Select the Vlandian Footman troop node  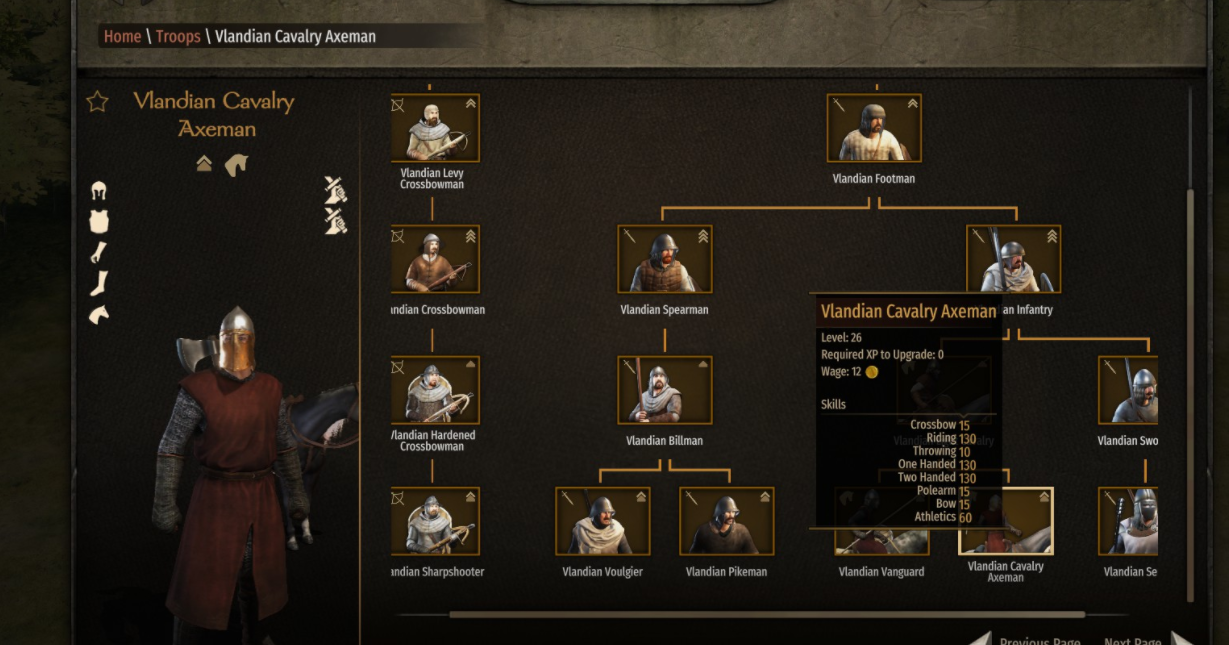pos(873,128)
